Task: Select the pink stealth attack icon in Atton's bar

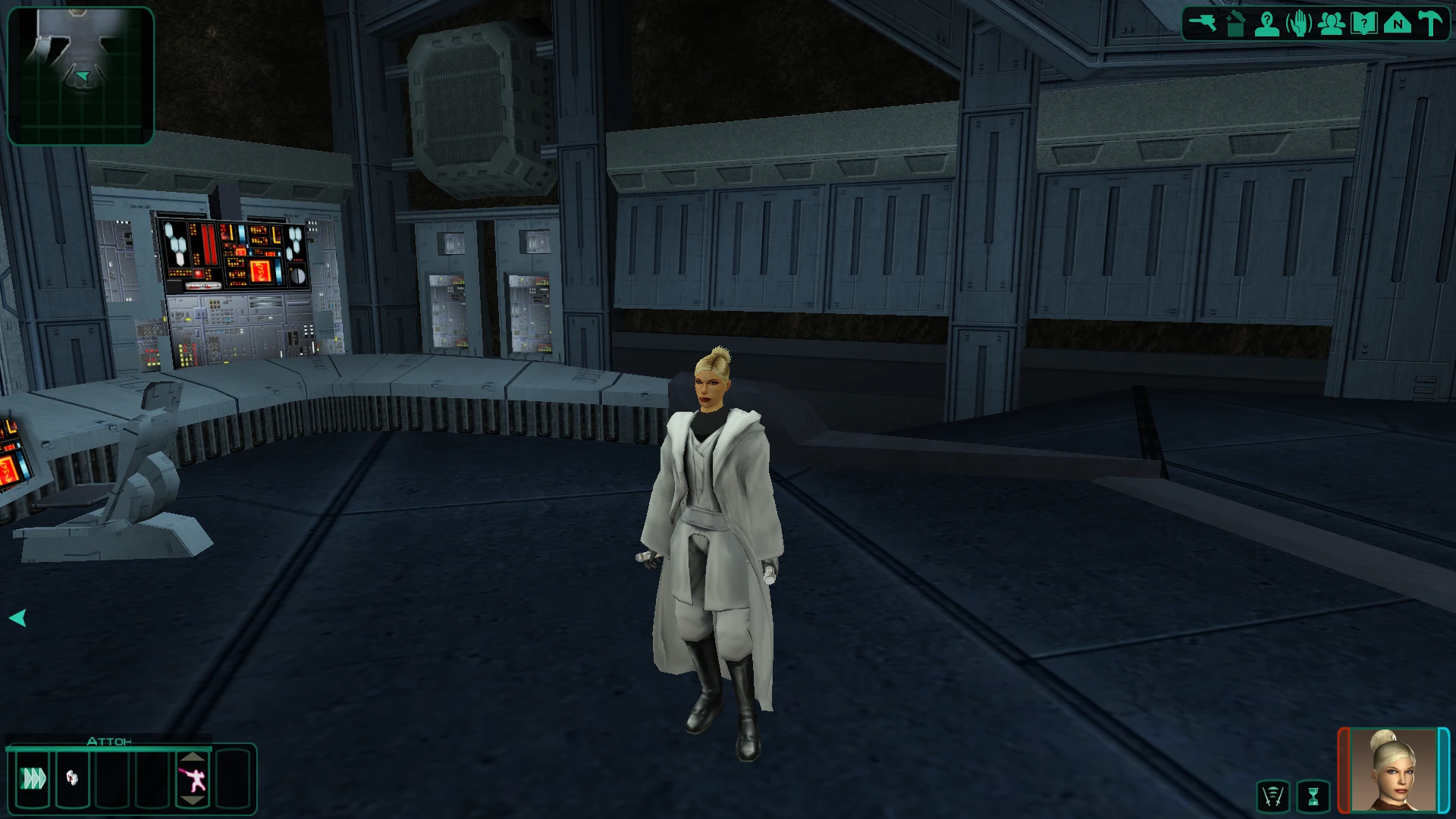Action: (x=193, y=777)
